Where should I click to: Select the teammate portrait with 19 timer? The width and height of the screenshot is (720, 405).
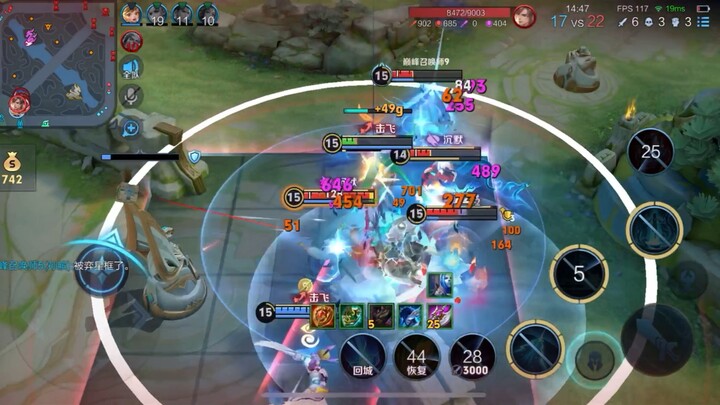[x=157, y=14]
